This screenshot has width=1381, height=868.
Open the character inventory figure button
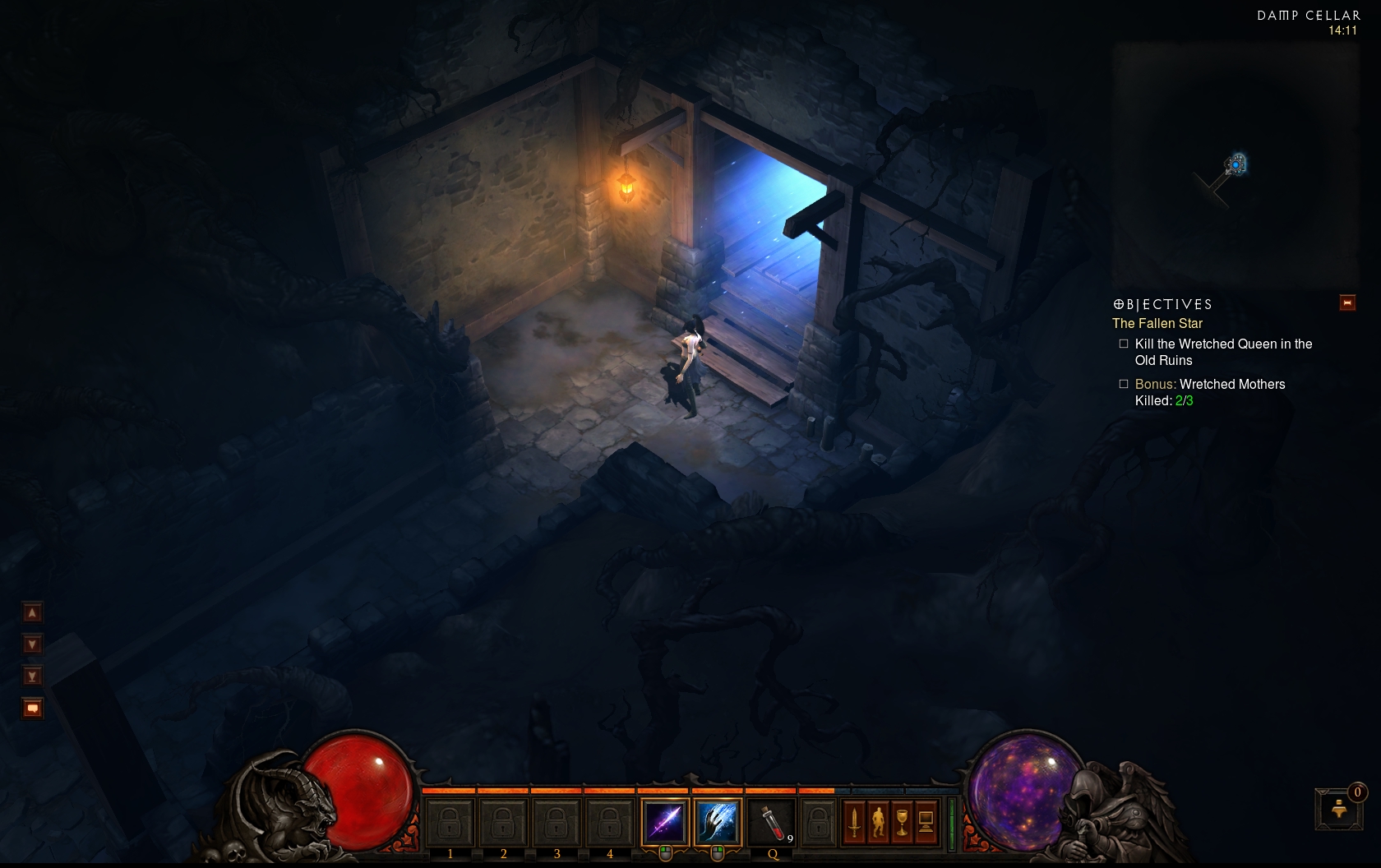pos(878,822)
